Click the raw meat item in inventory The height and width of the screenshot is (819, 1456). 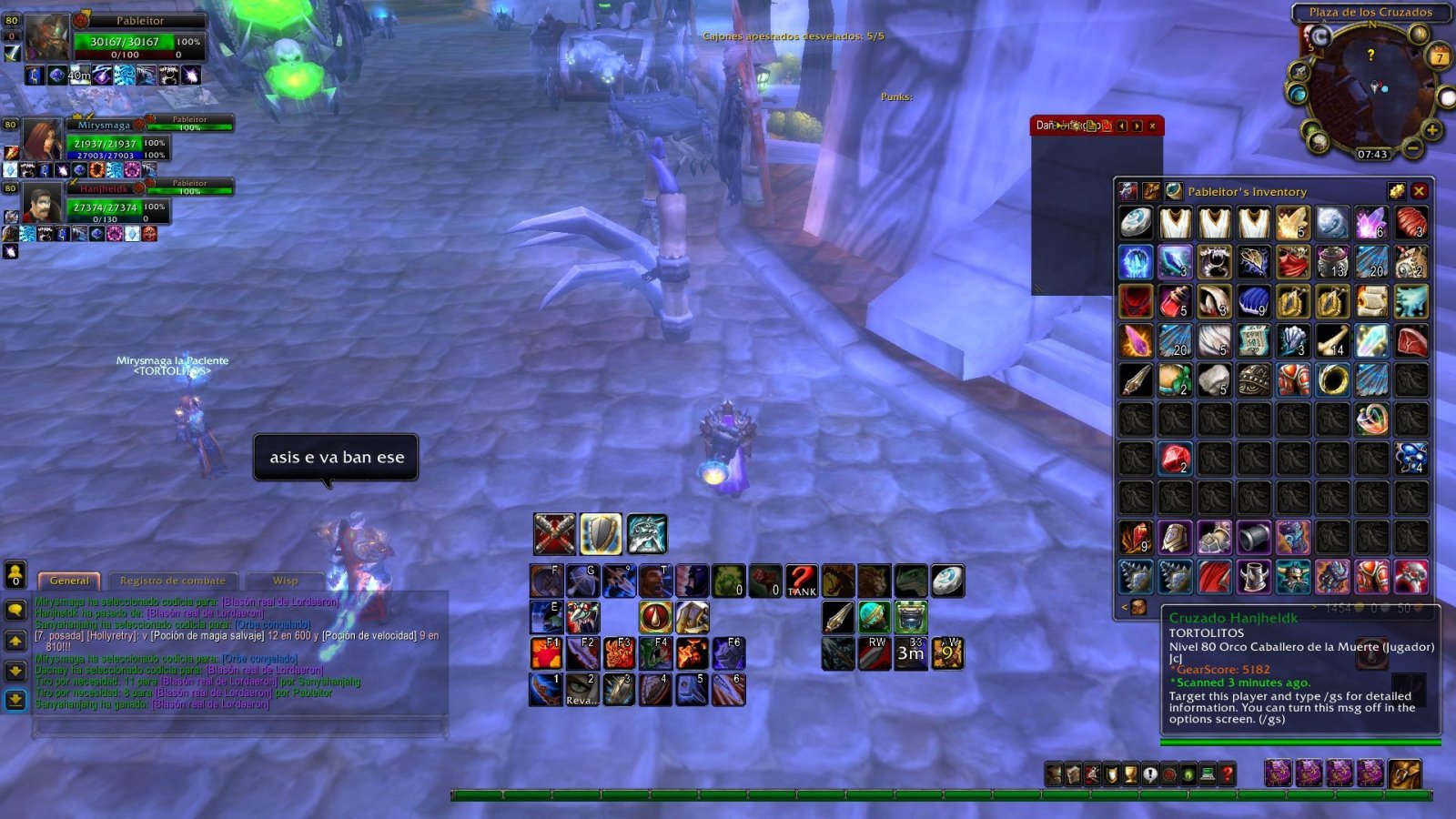click(x=1410, y=341)
